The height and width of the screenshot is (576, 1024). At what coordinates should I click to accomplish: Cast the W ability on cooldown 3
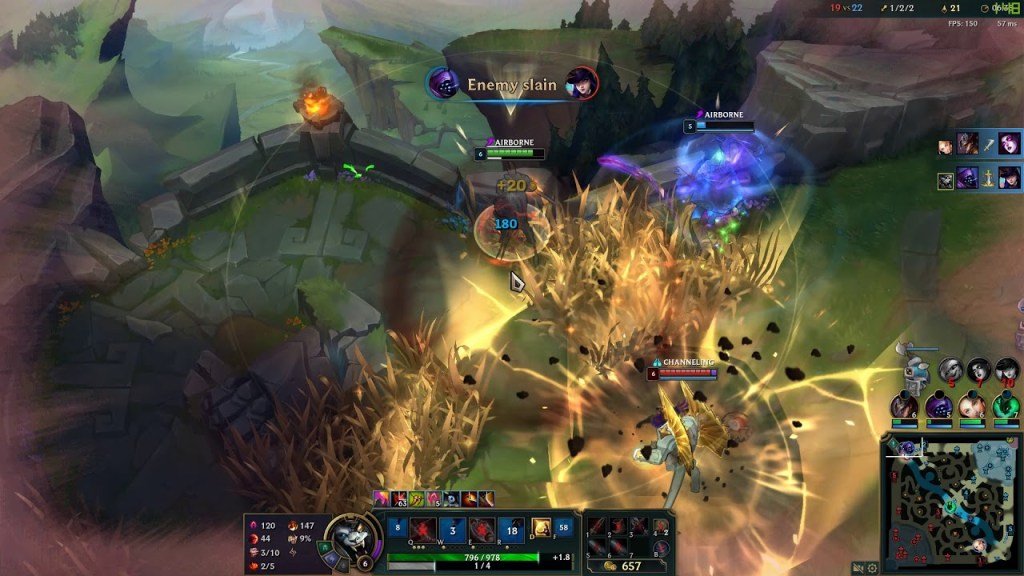tap(452, 530)
